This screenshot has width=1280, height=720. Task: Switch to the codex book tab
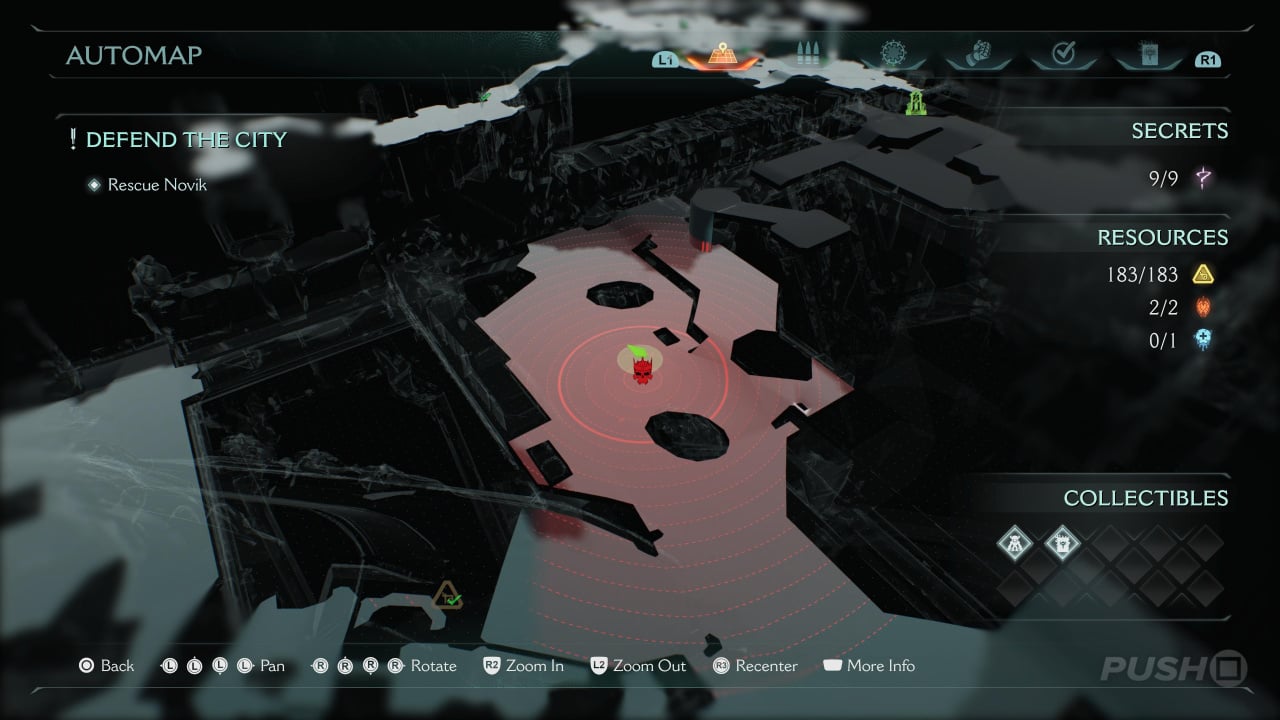[x=1148, y=55]
